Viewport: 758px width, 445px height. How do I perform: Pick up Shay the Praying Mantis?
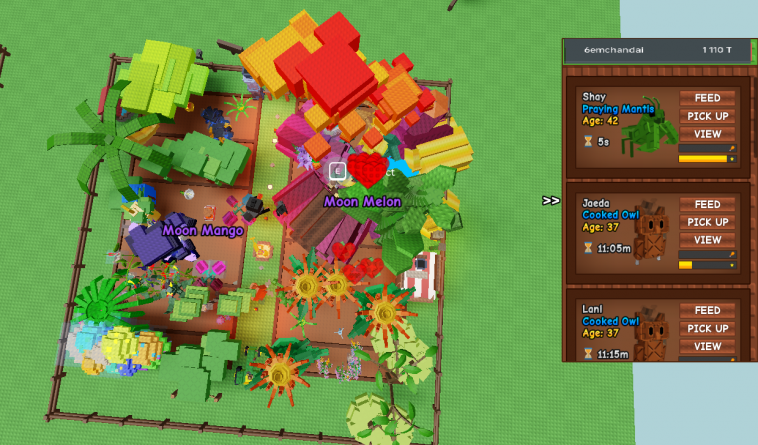click(707, 116)
